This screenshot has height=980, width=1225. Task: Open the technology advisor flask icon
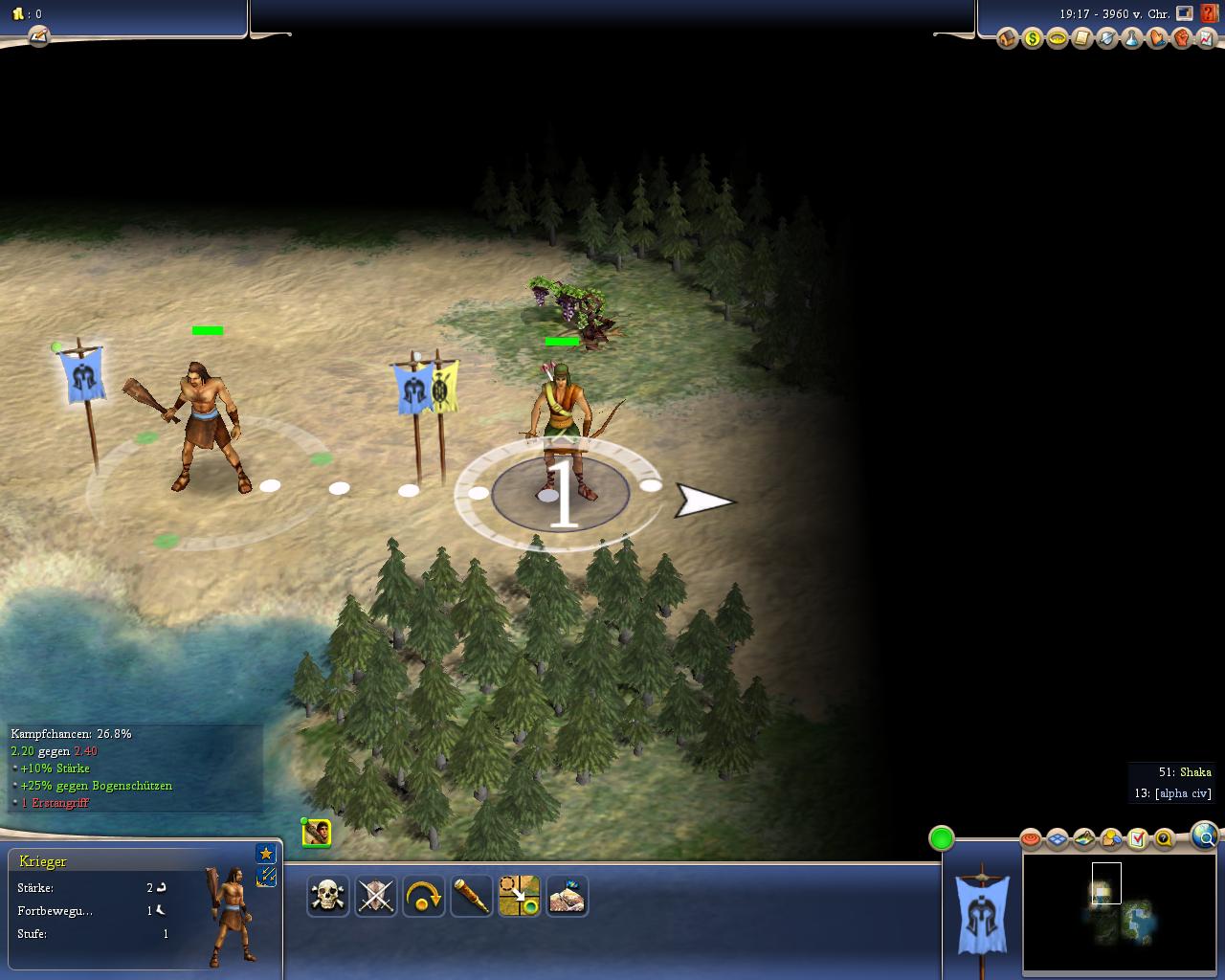point(1132,39)
